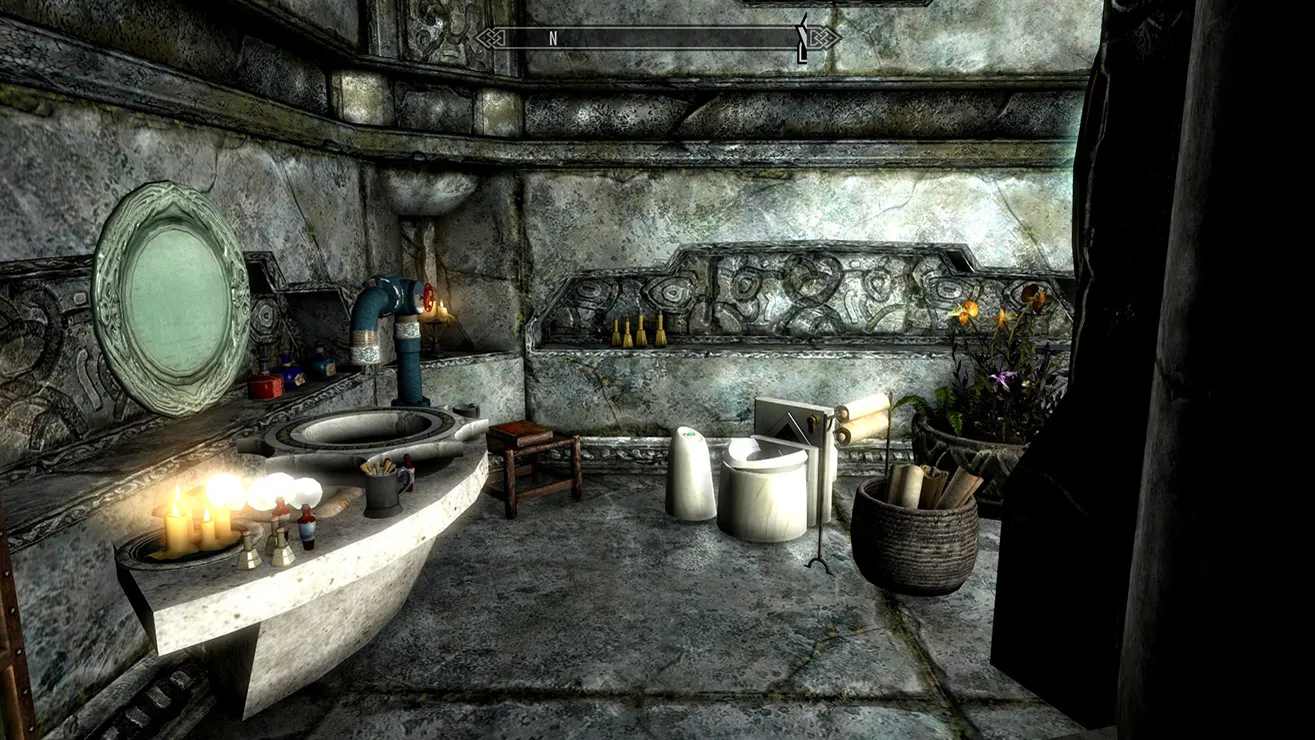This screenshot has height=740, width=1315.
Task: Click the compass bar at the top
Action: click(657, 38)
